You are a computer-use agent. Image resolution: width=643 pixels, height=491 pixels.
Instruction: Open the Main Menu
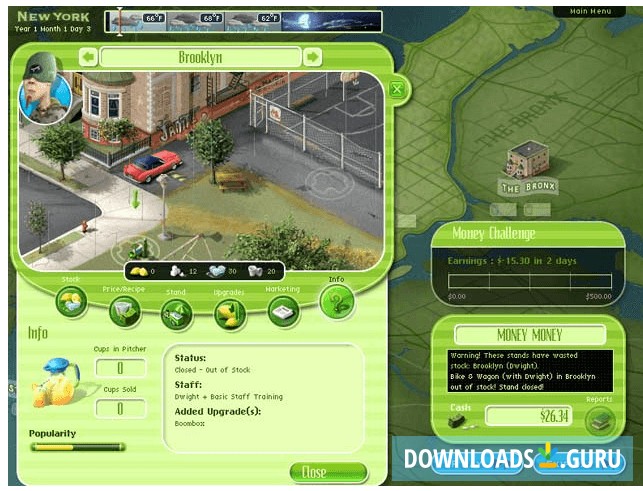(590, 11)
